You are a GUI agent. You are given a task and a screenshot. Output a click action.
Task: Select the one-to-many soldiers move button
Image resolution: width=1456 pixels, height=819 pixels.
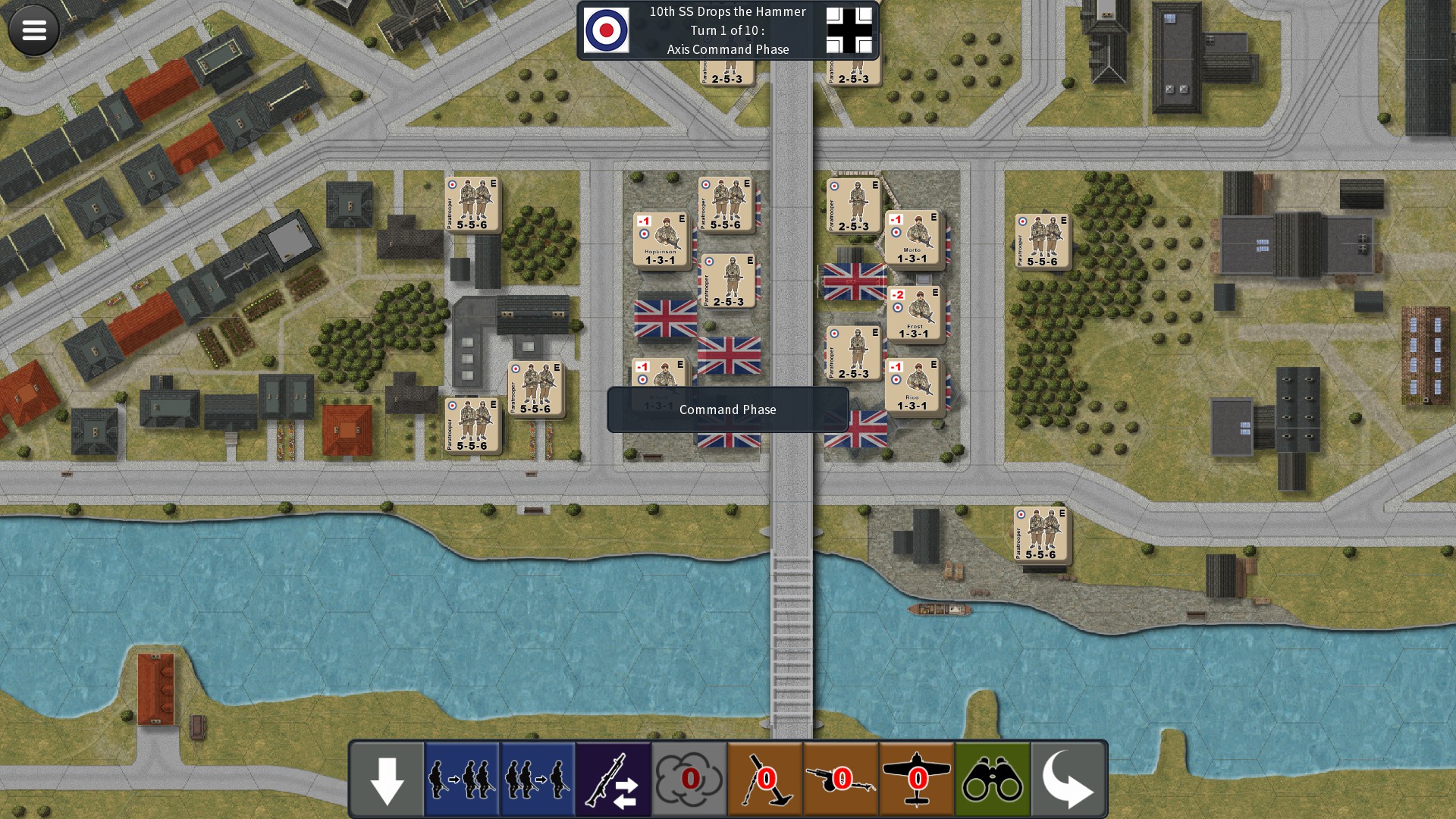pos(462,780)
